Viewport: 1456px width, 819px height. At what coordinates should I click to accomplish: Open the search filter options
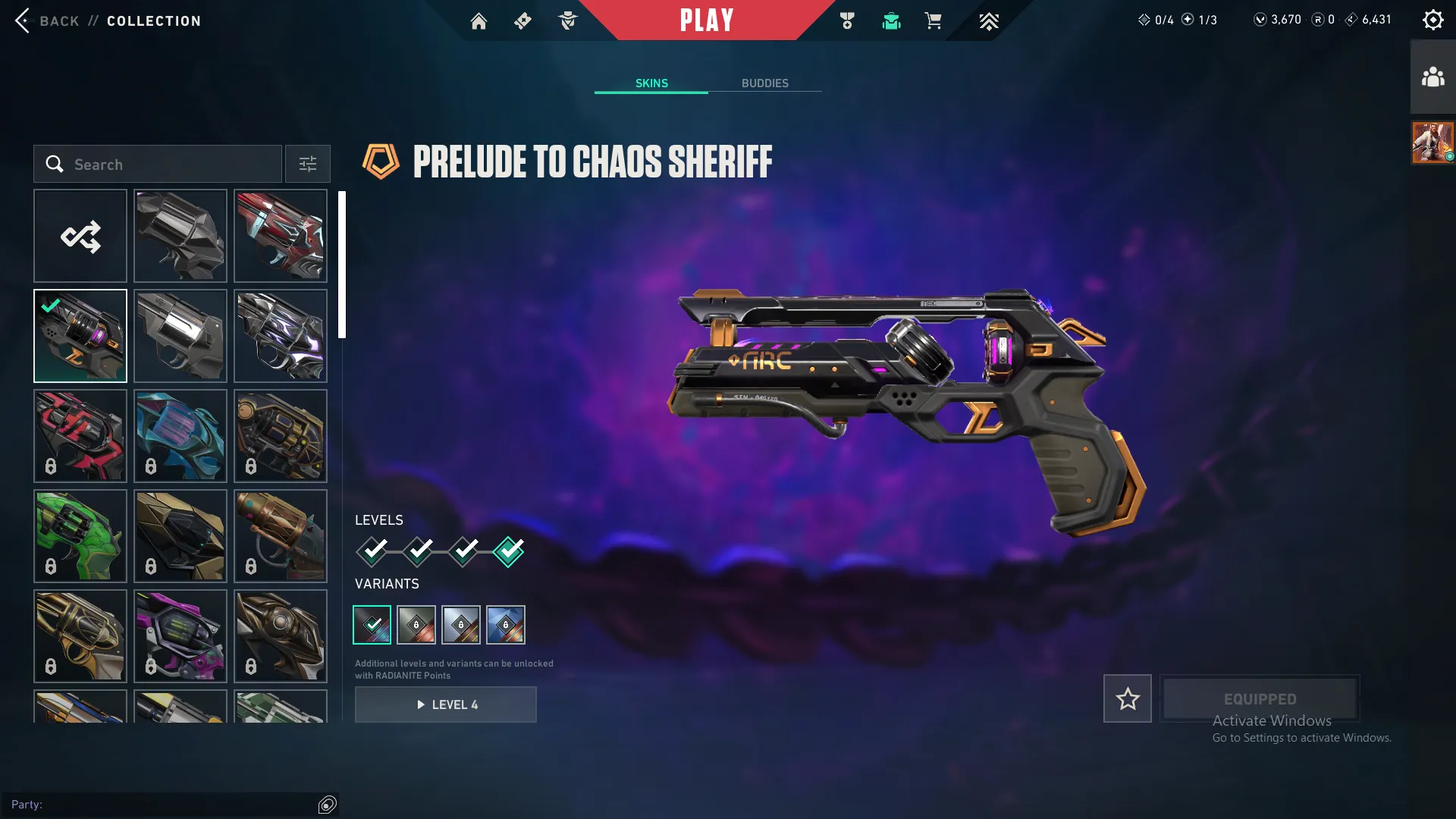pyautogui.click(x=307, y=164)
